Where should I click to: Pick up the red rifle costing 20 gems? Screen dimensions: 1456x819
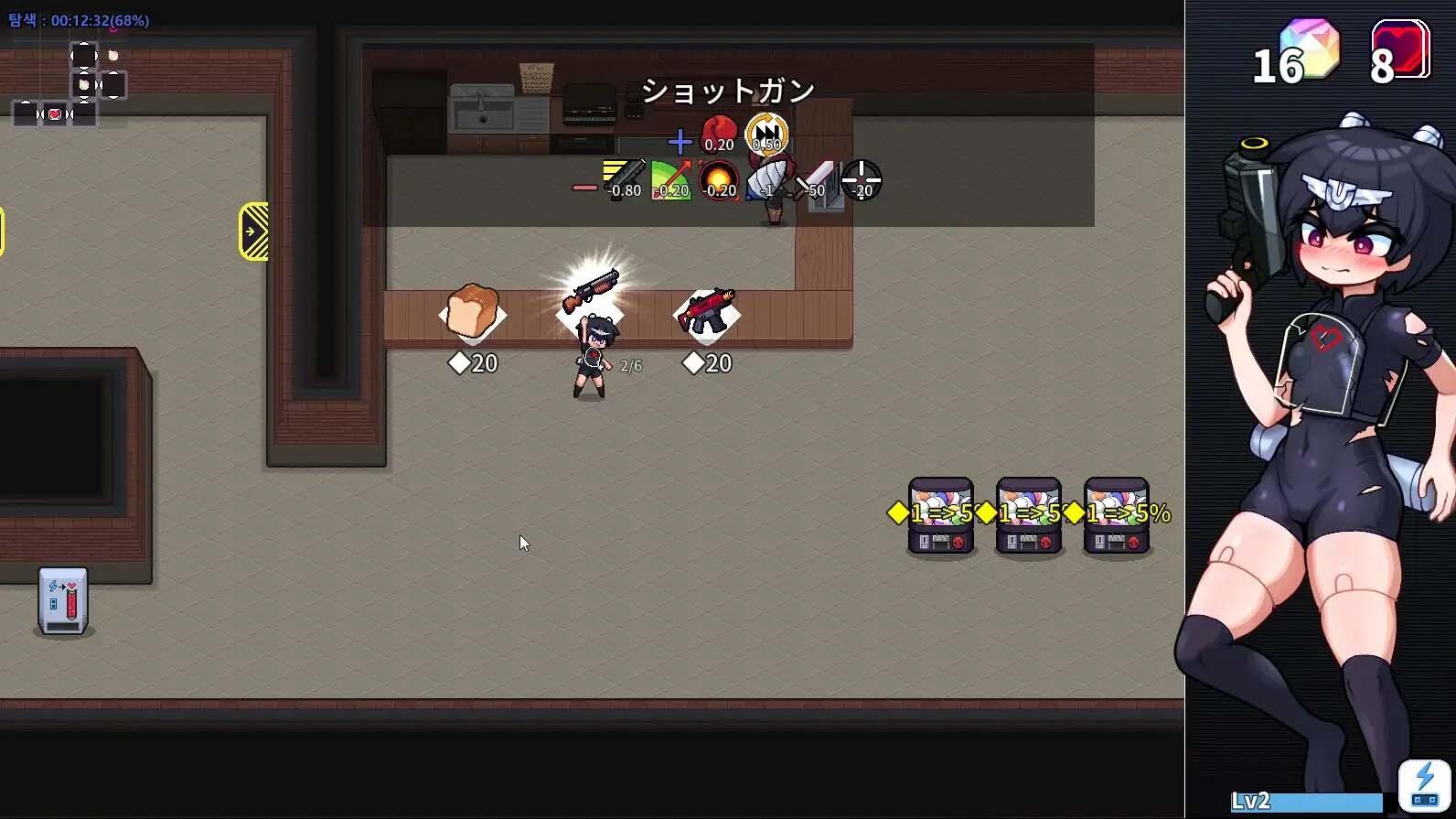[706, 311]
